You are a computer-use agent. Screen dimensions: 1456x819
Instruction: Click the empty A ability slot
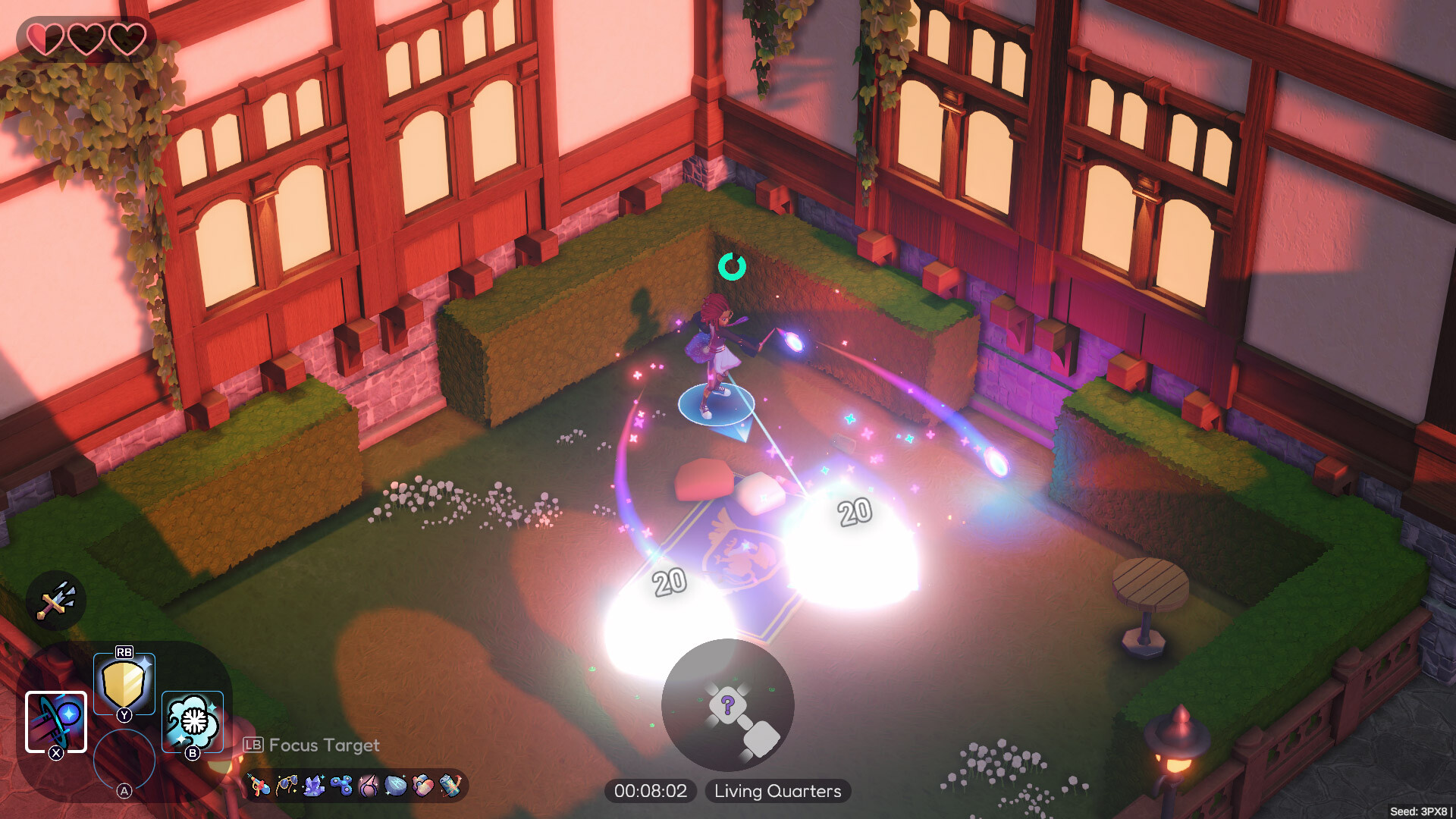click(125, 758)
